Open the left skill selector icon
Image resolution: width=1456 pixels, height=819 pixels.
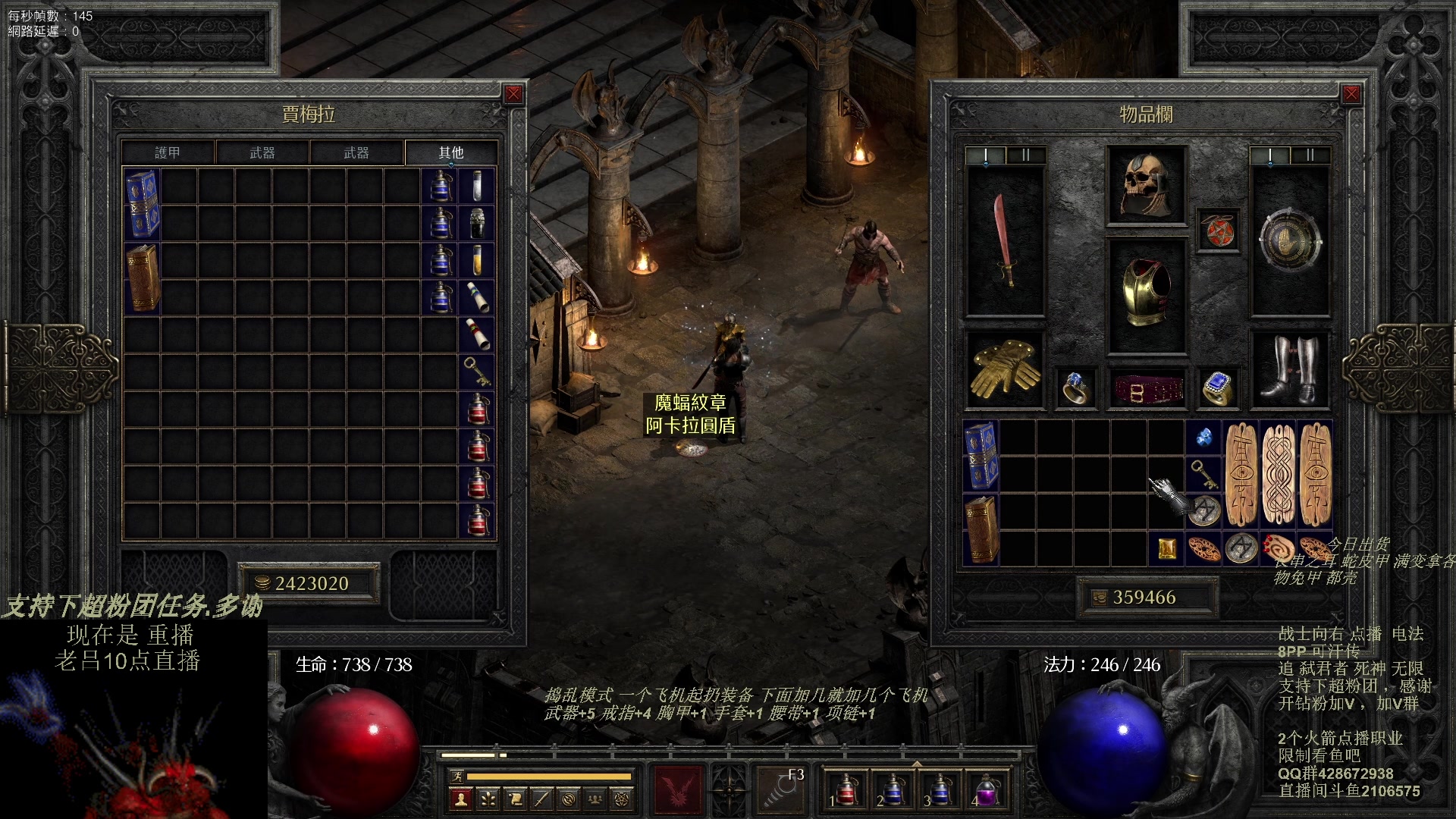pyautogui.click(x=678, y=789)
